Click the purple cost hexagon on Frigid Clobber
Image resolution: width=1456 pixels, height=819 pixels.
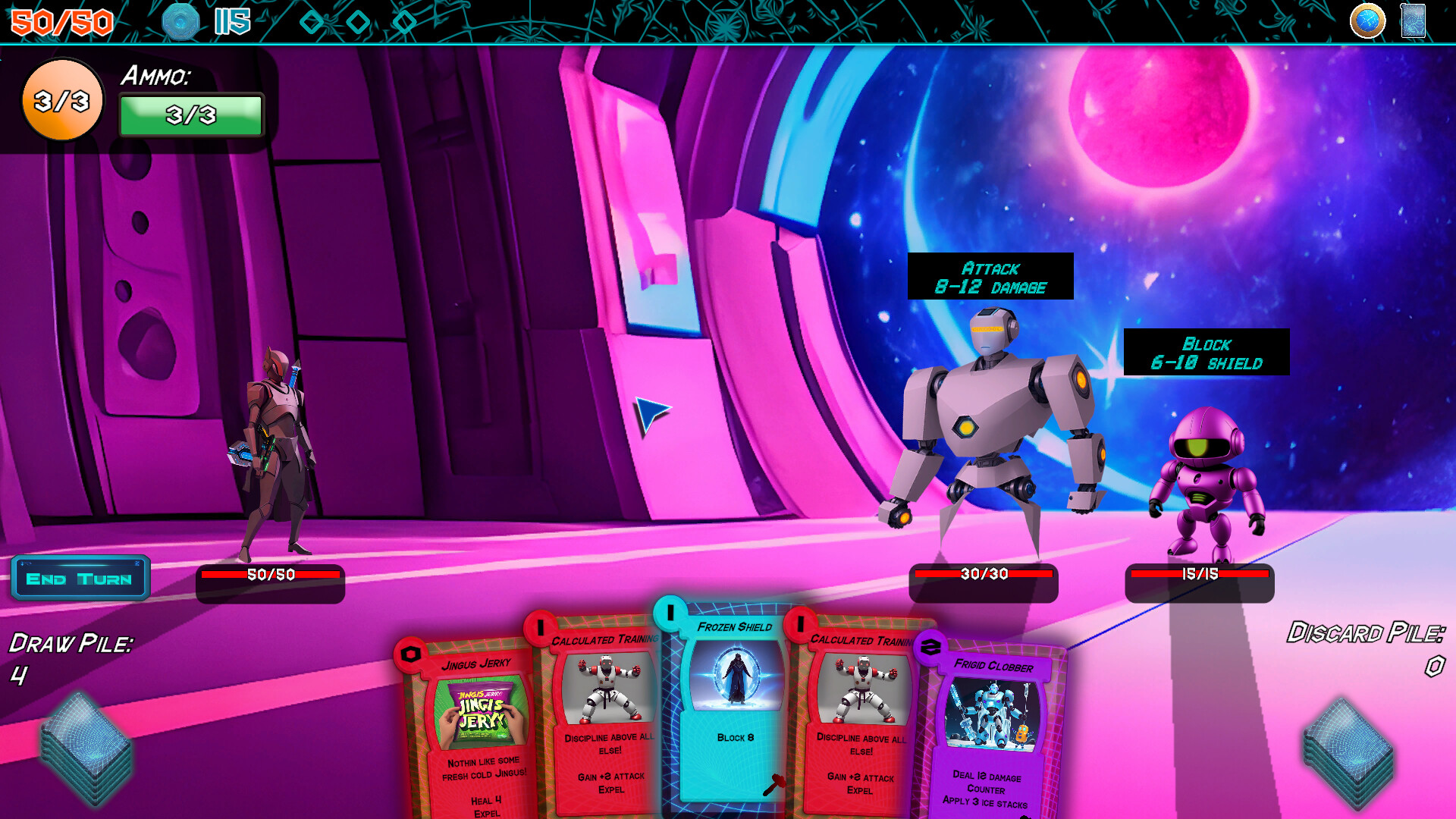click(x=930, y=646)
